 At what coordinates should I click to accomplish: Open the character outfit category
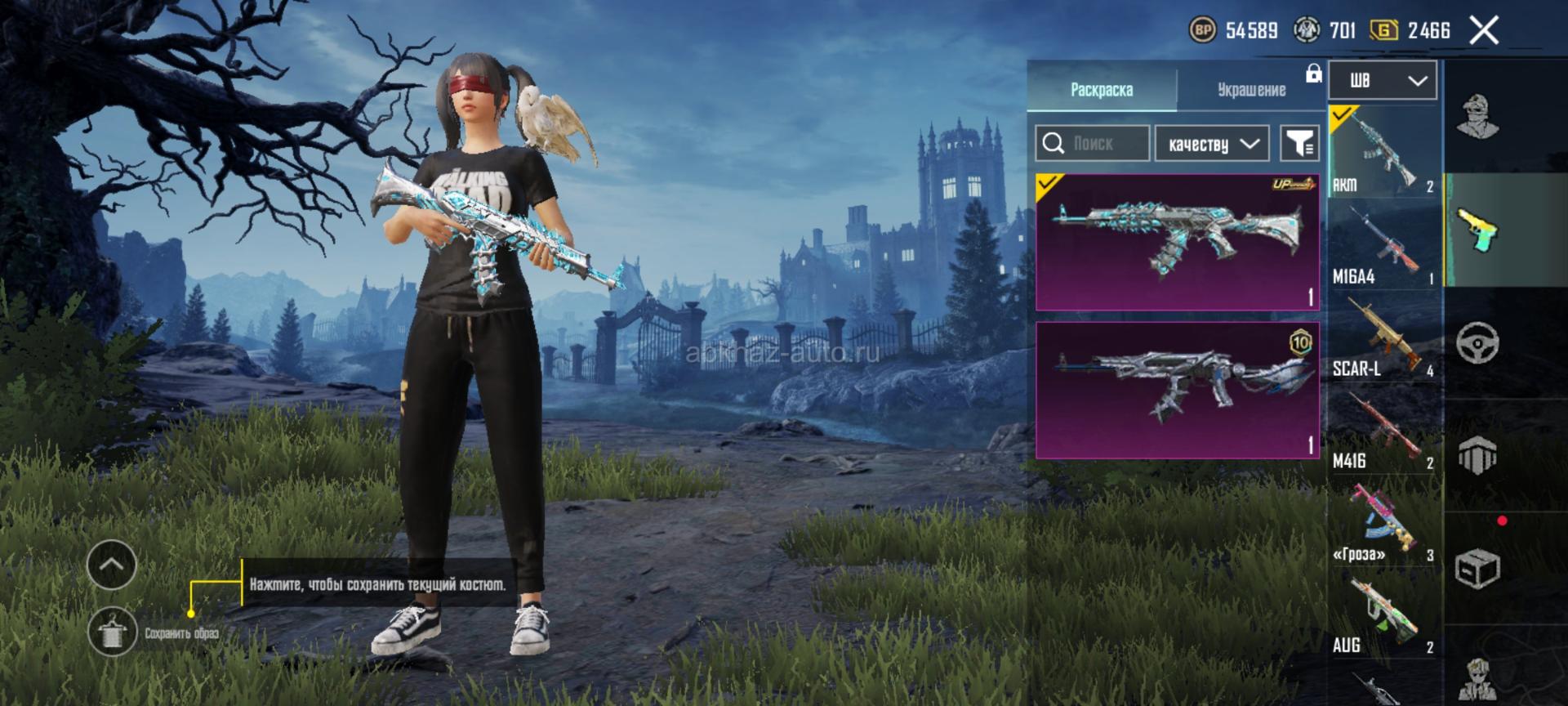point(1477,116)
